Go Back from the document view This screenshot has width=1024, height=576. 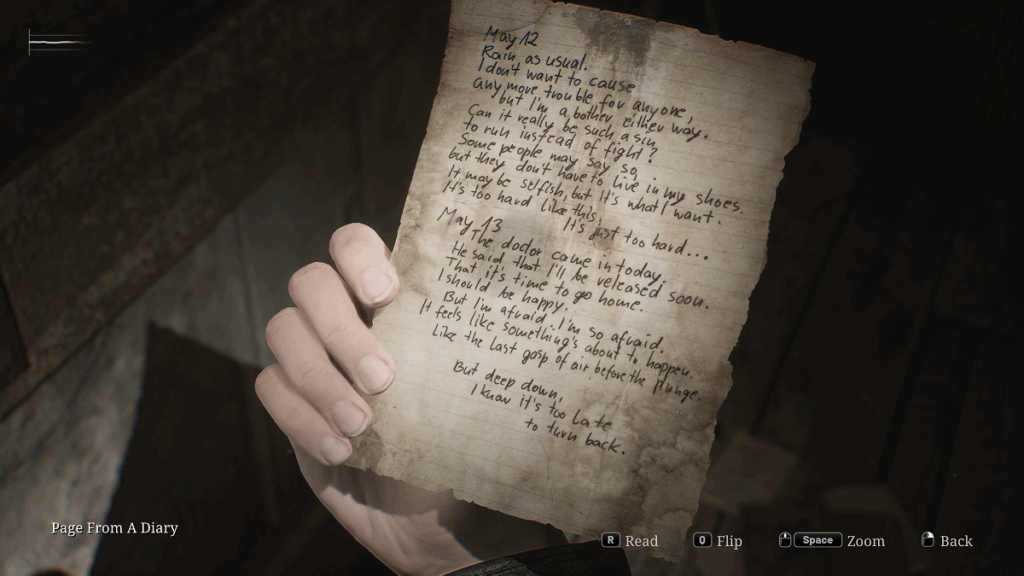[x=947, y=541]
